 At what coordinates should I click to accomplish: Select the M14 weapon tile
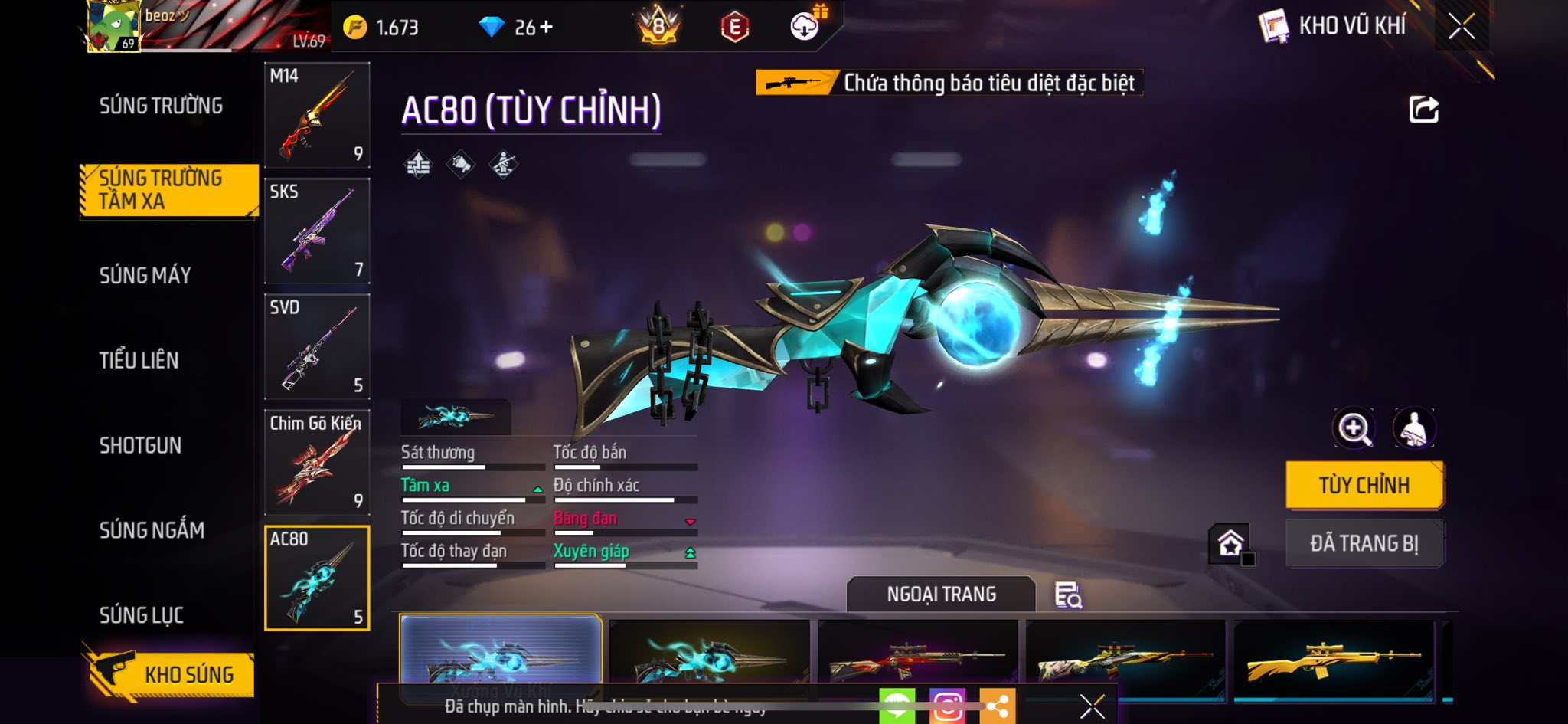coord(317,115)
